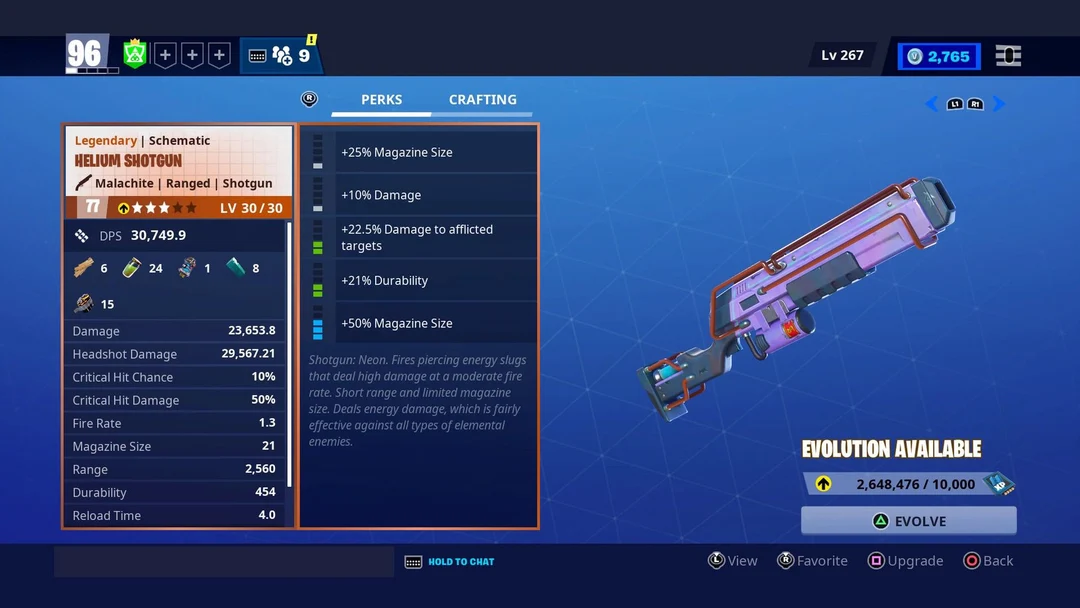
Task: Click the Evolve button
Action: [908, 521]
